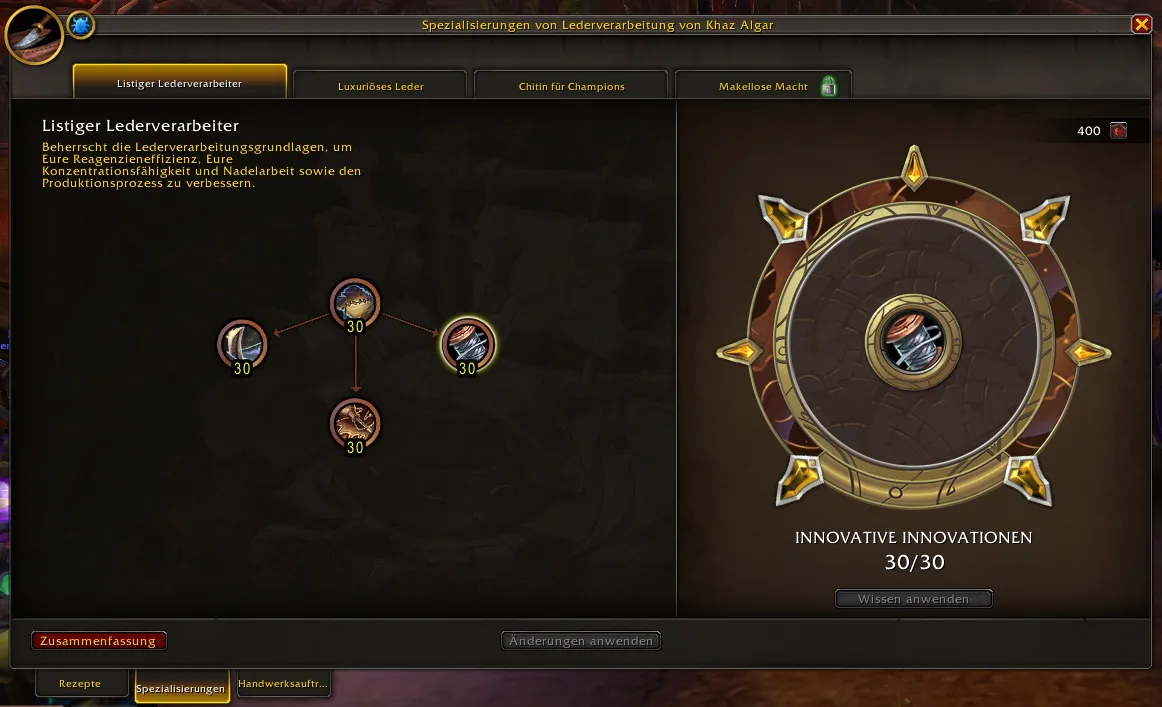This screenshot has height=707, width=1162.
Task: Switch to the Spezialisierungen bottom tab
Action: point(180,688)
